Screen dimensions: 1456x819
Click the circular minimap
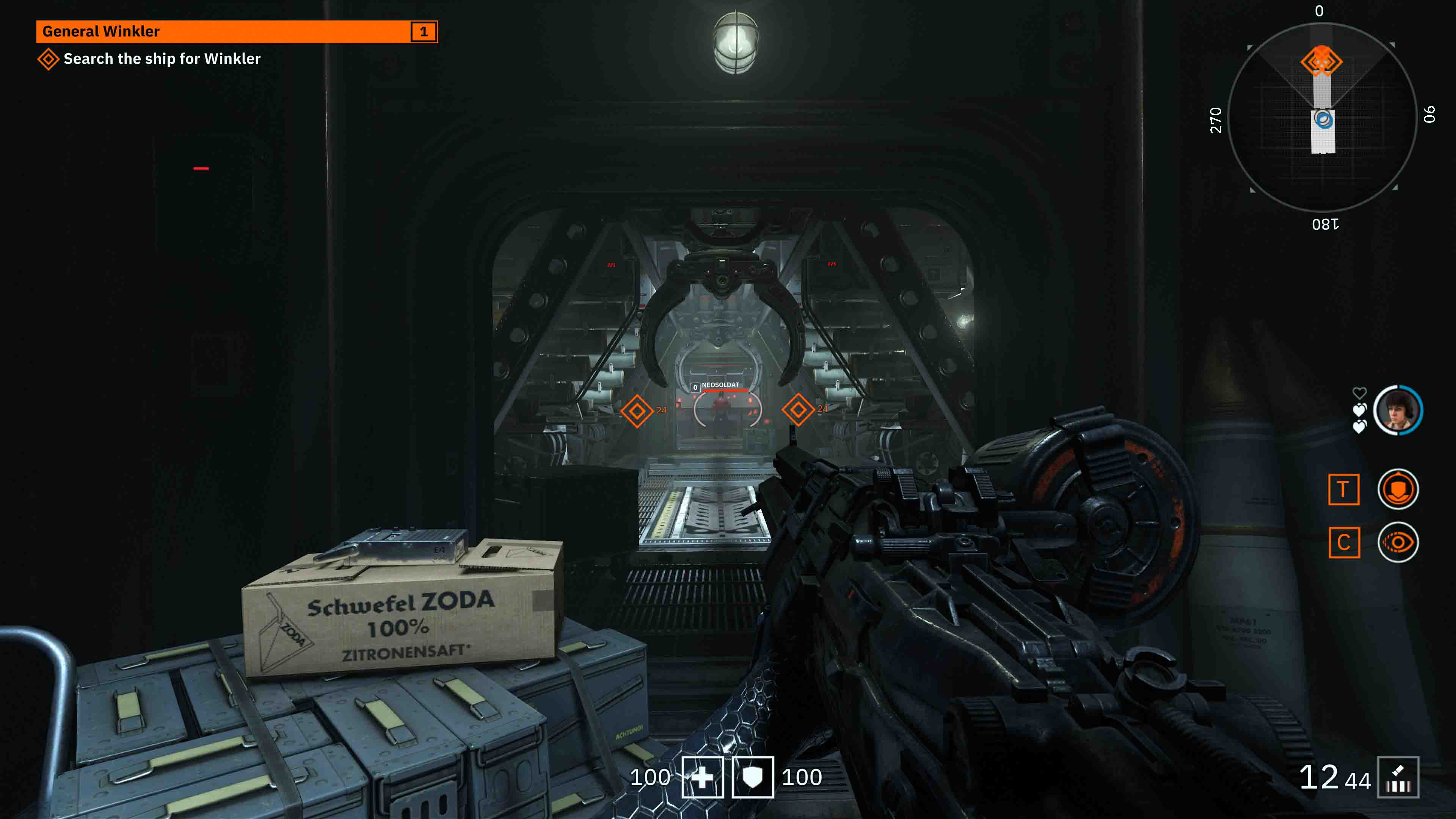click(1322, 118)
